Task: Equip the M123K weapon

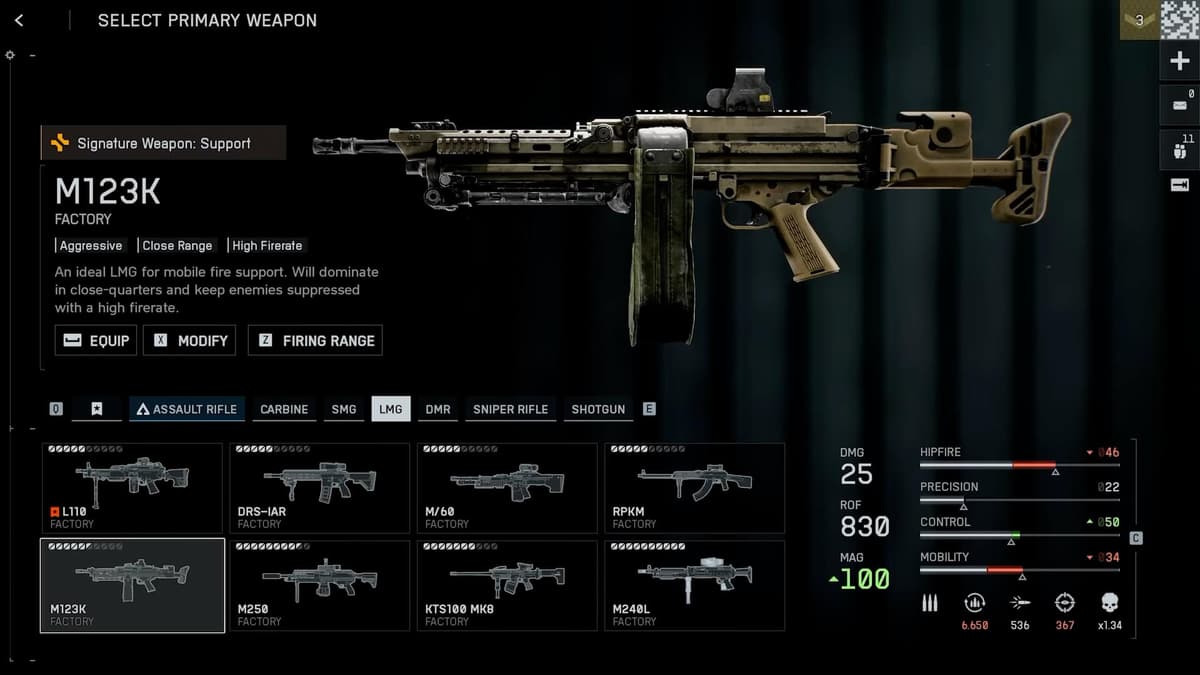Action: 96,340
